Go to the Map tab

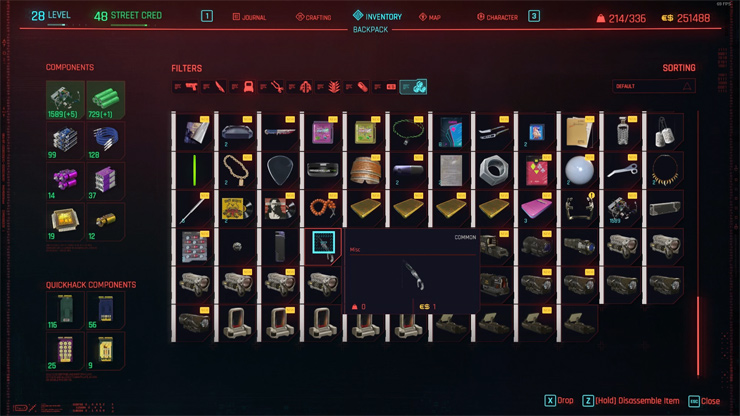pyautogui.click(x=432, y=17)
